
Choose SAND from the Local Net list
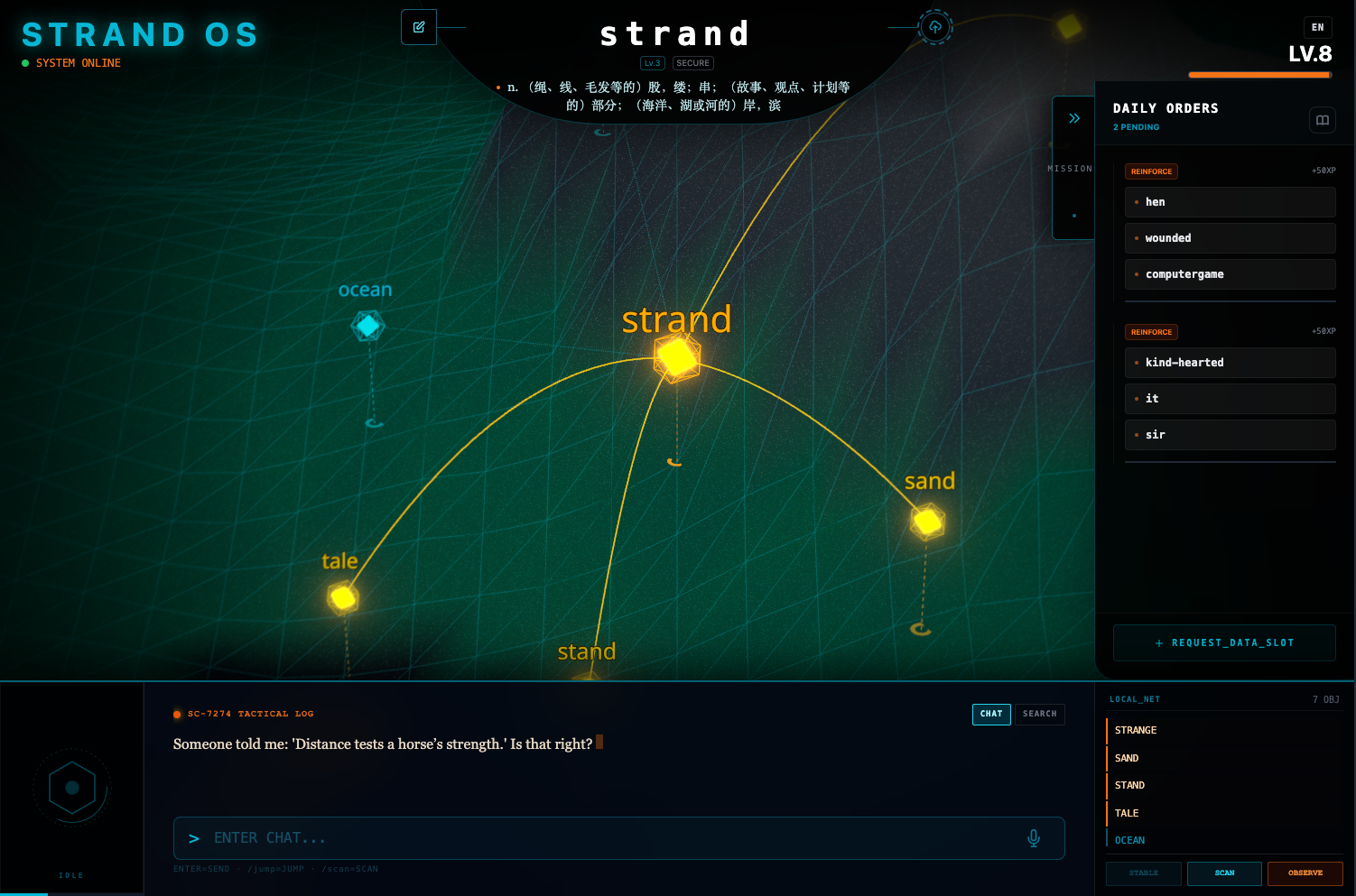pyautogui.click(x=1127, y=758)
